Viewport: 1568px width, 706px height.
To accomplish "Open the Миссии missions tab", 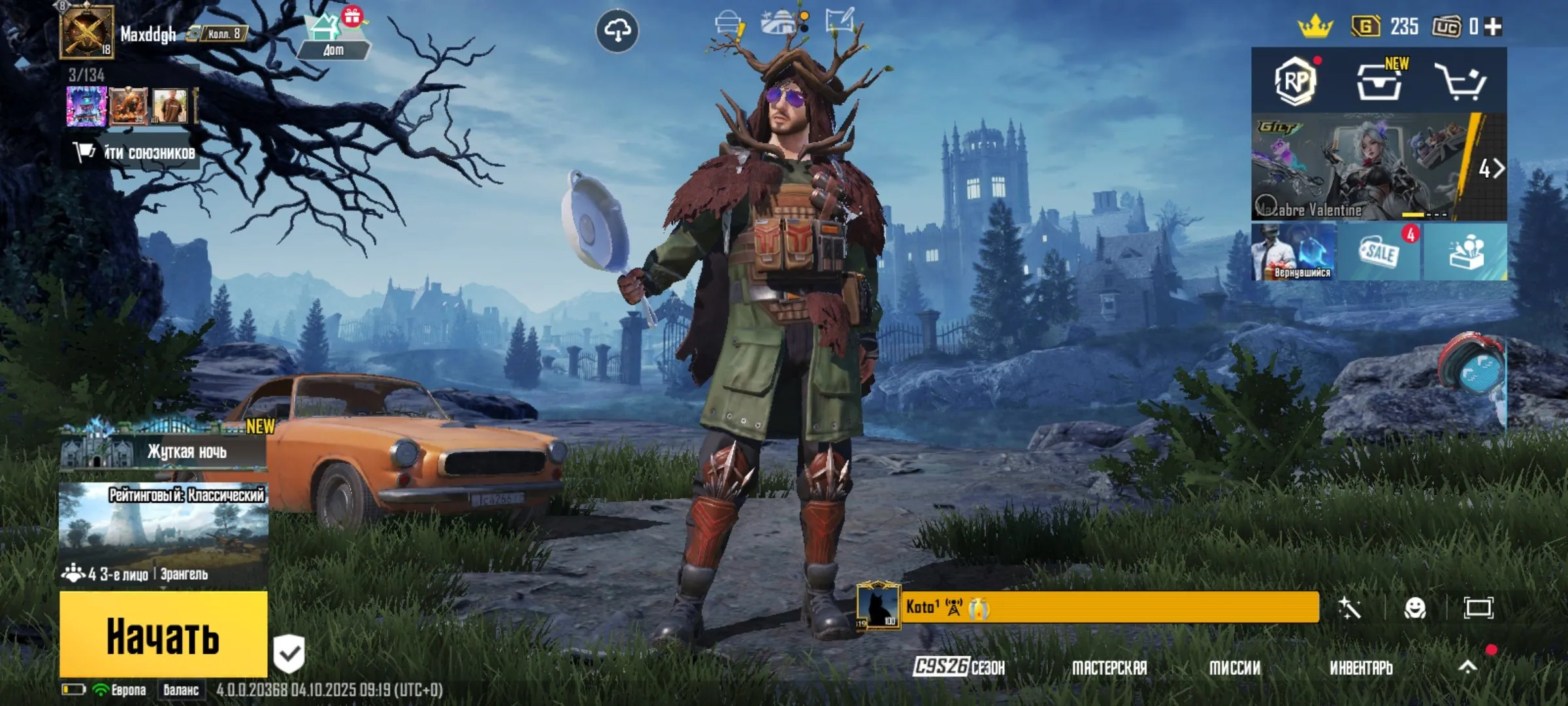I will tap(1235, 667).
